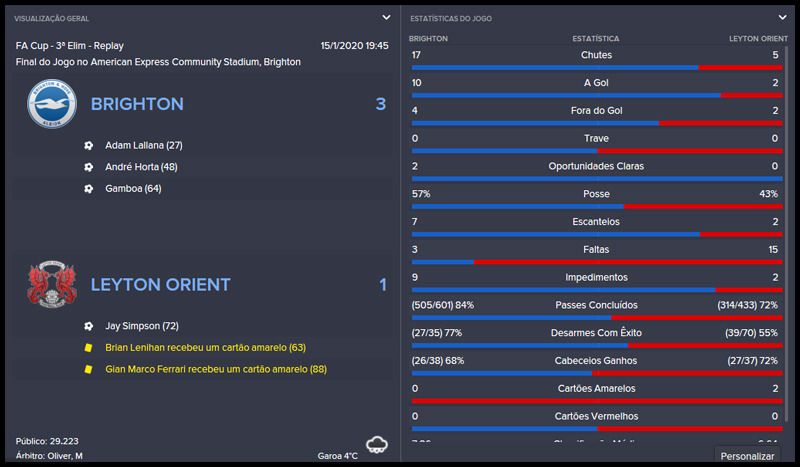Select Brian Lenihan's yellow card event

[x=205, y=348]
